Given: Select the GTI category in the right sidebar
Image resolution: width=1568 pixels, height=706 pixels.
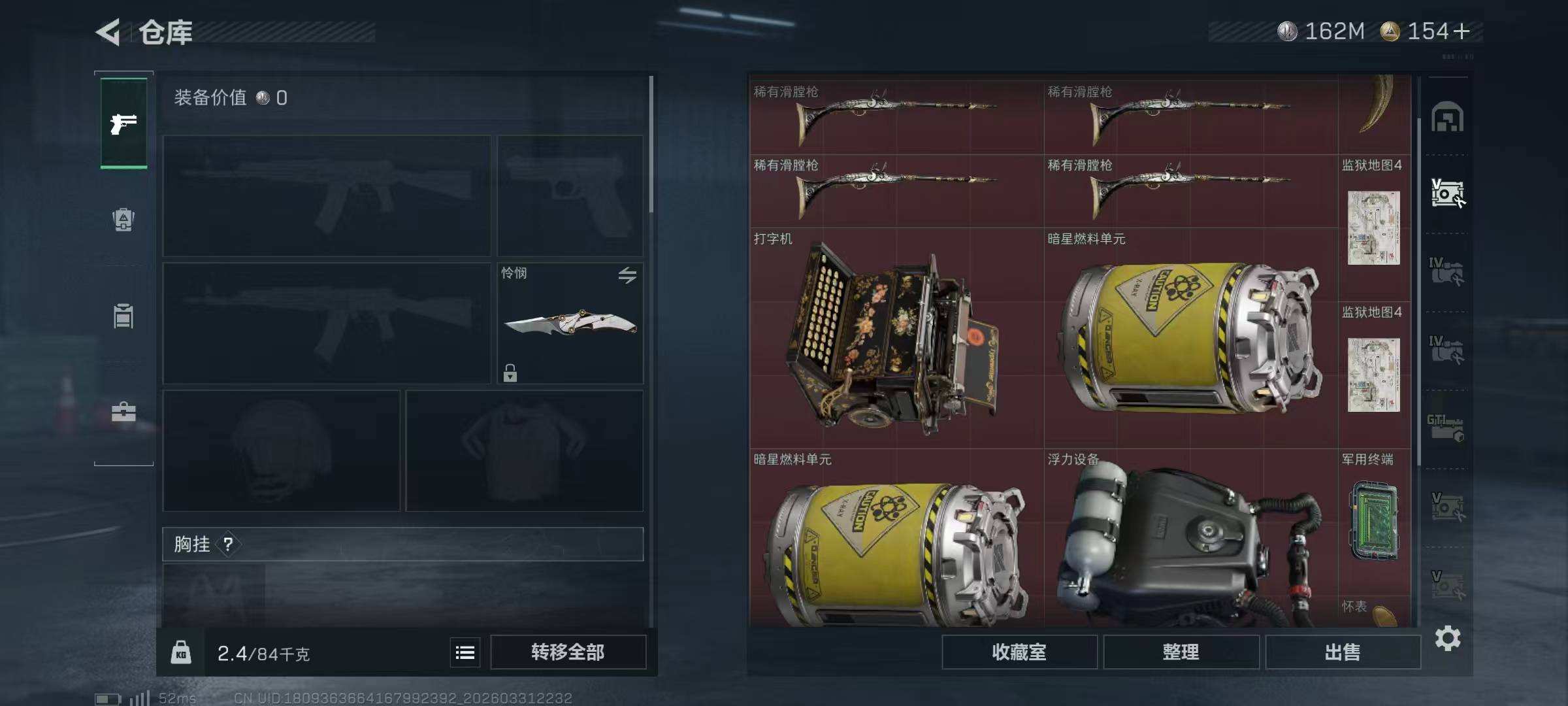Looking at the screenshot, I should tap(1446, 428).
